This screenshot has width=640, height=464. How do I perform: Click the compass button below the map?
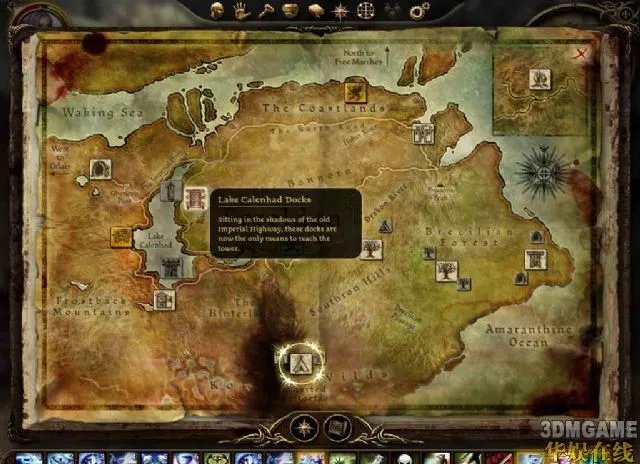302,425
